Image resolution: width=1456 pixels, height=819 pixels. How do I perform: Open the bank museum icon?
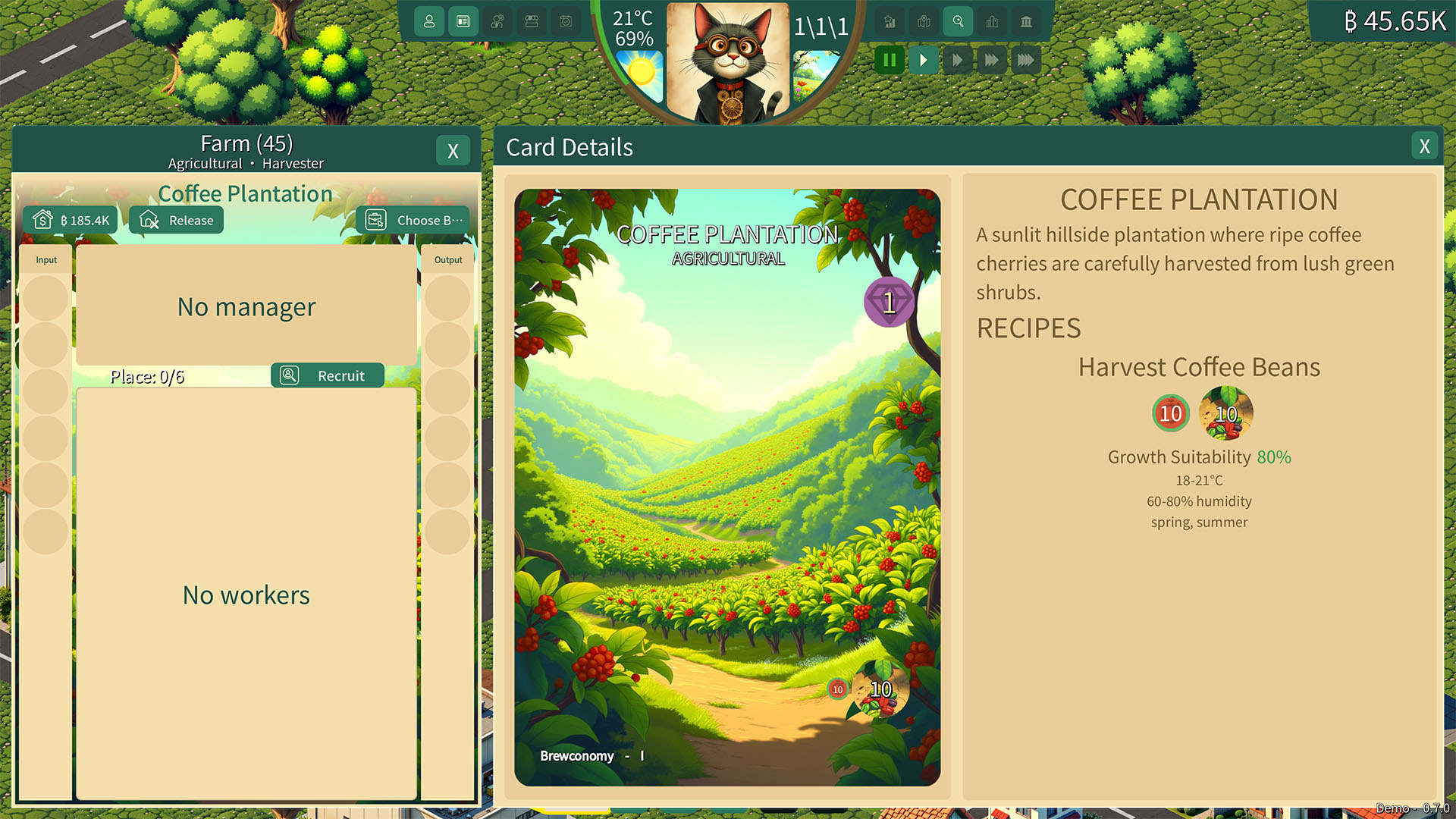pos(1027,22)
